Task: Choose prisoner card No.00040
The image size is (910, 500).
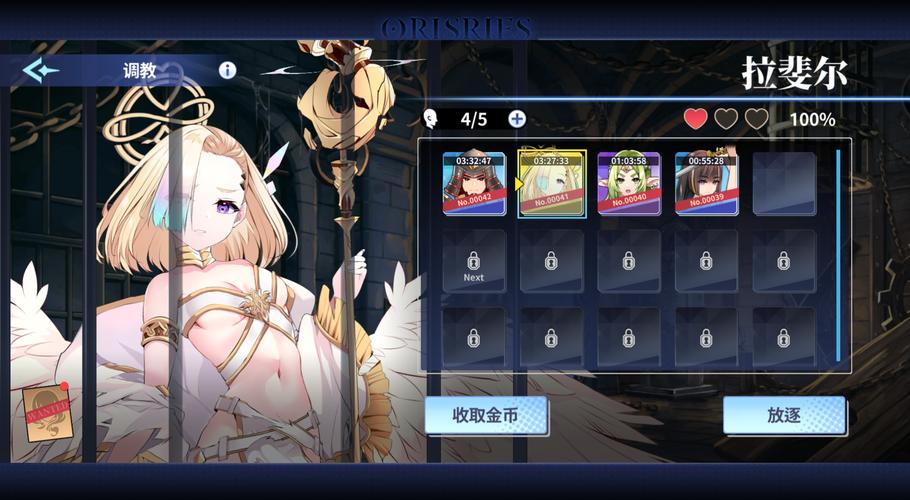Action: pos(629,183)
